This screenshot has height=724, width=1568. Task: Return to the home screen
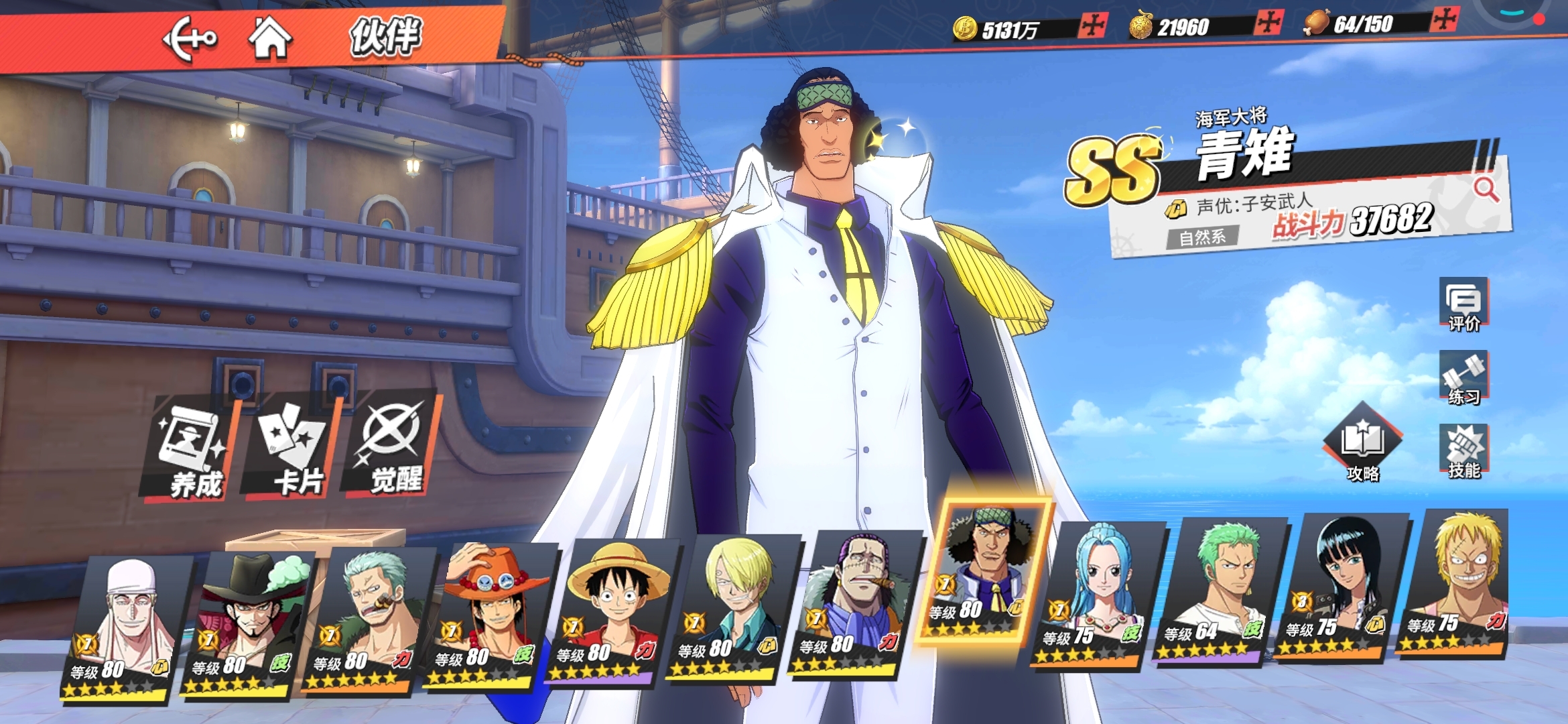click(x=269, y=38)
